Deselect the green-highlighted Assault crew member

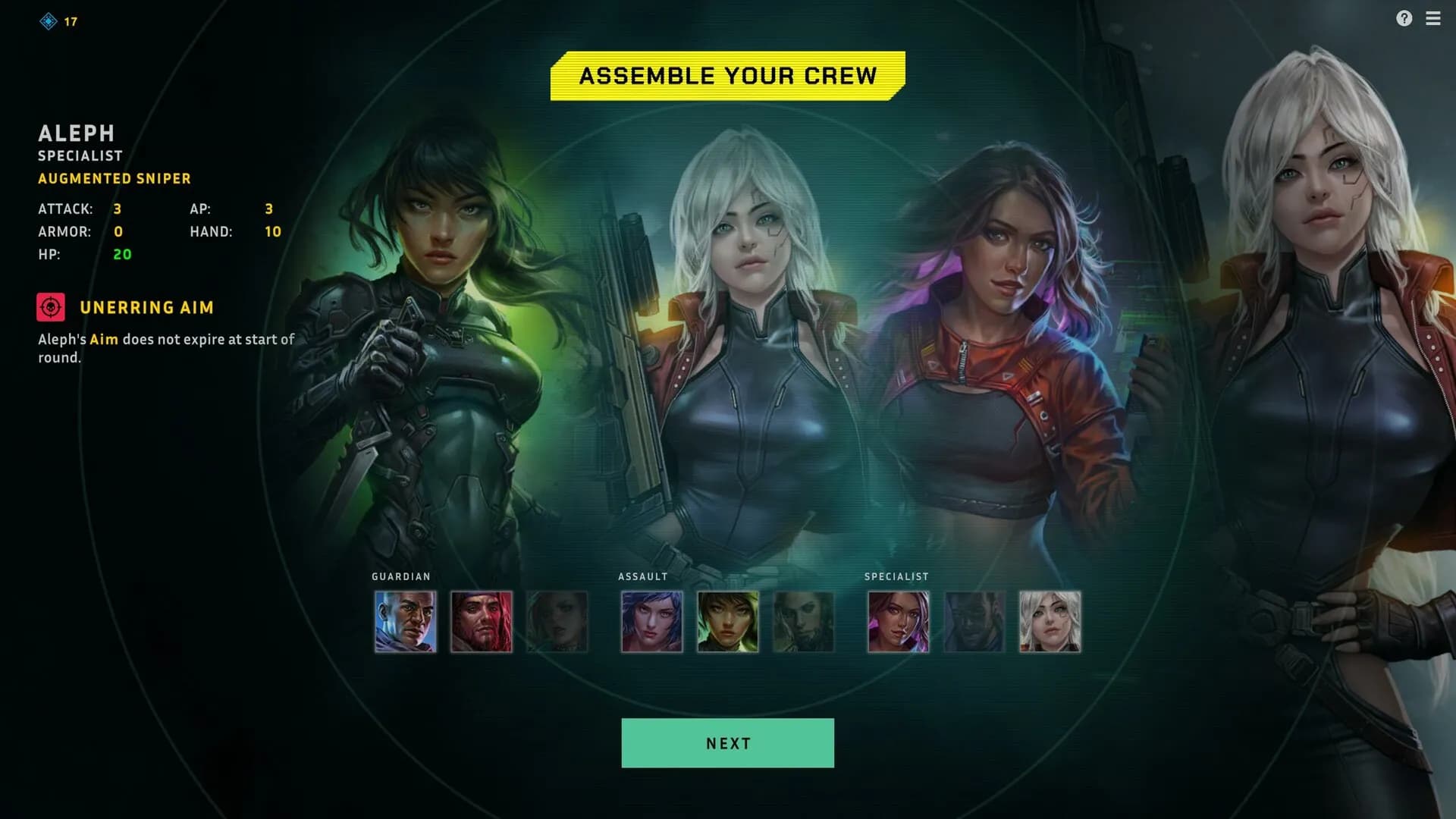[727, 621]
